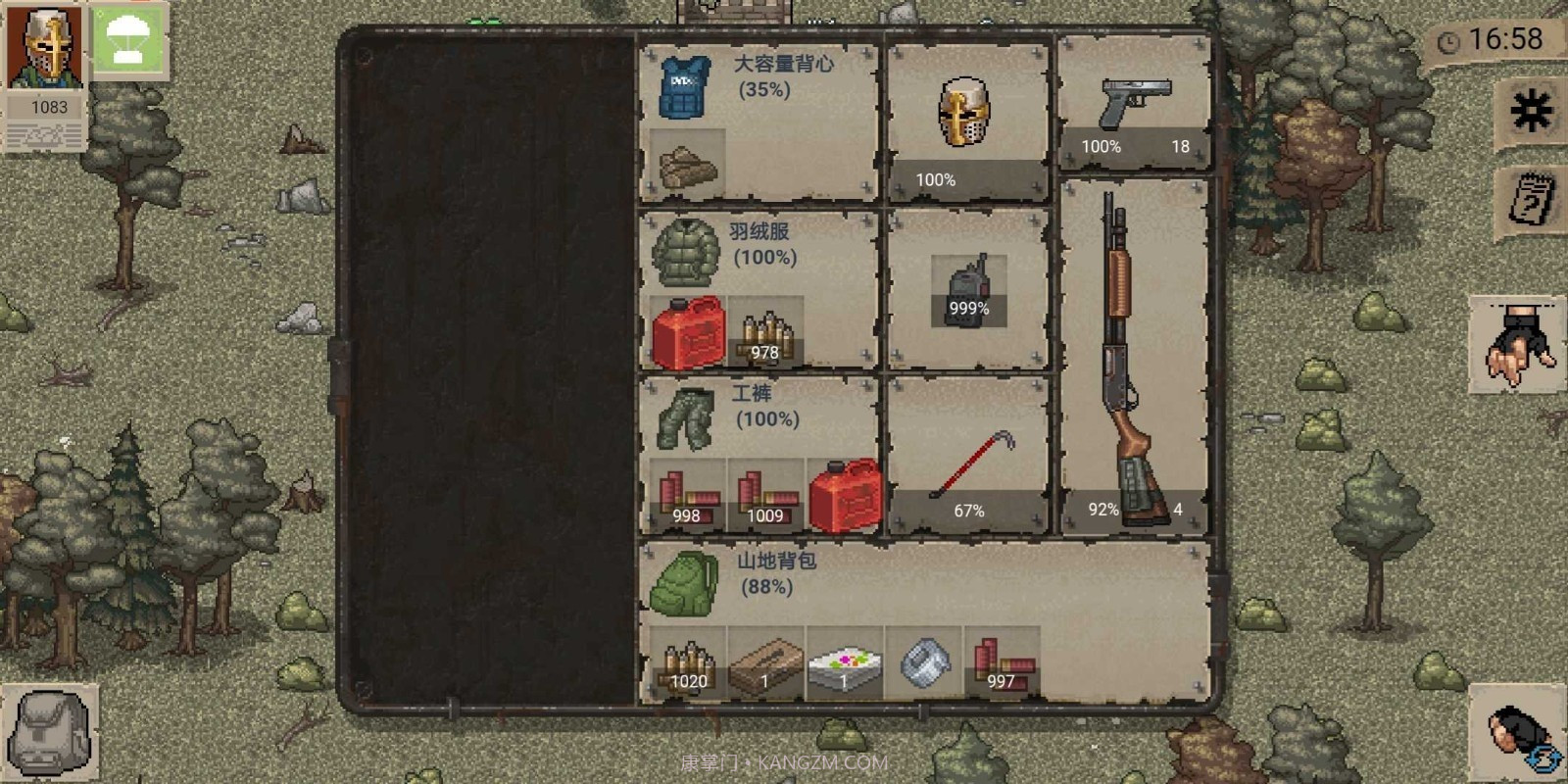This screenshot has width=1568, height=784.
Task: Select the gas canister inside 羽绒服
Action: [x=689, y=328]
